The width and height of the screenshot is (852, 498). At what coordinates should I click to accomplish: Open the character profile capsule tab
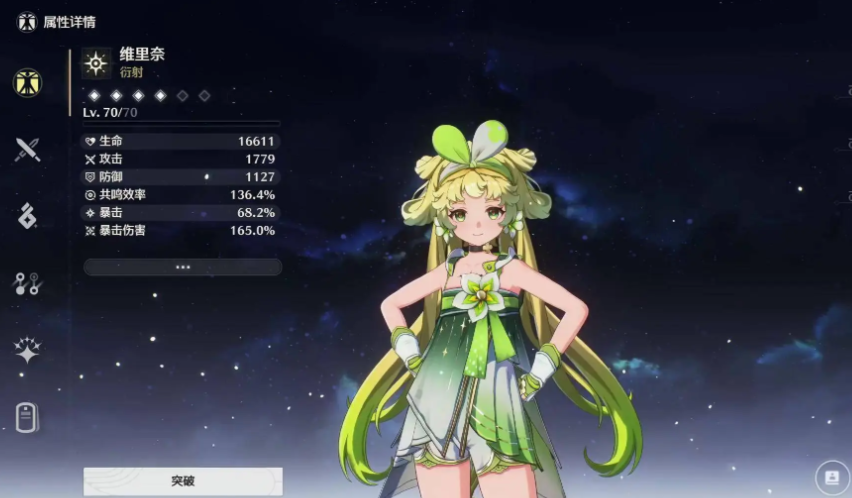pyautogui.click(x=27, y=417)
